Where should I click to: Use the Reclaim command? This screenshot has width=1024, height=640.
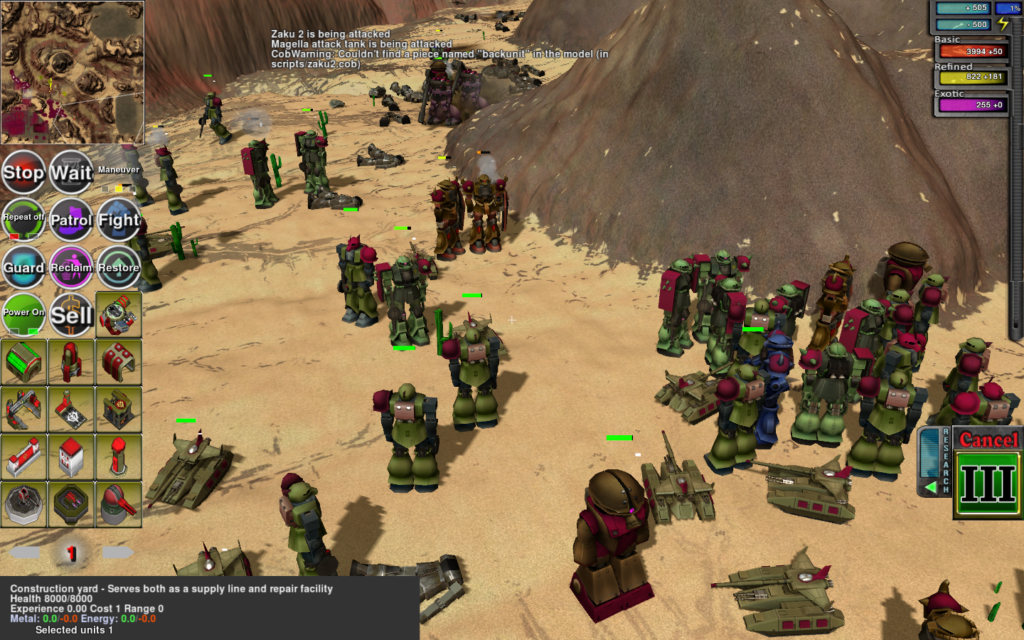(71, 267)
